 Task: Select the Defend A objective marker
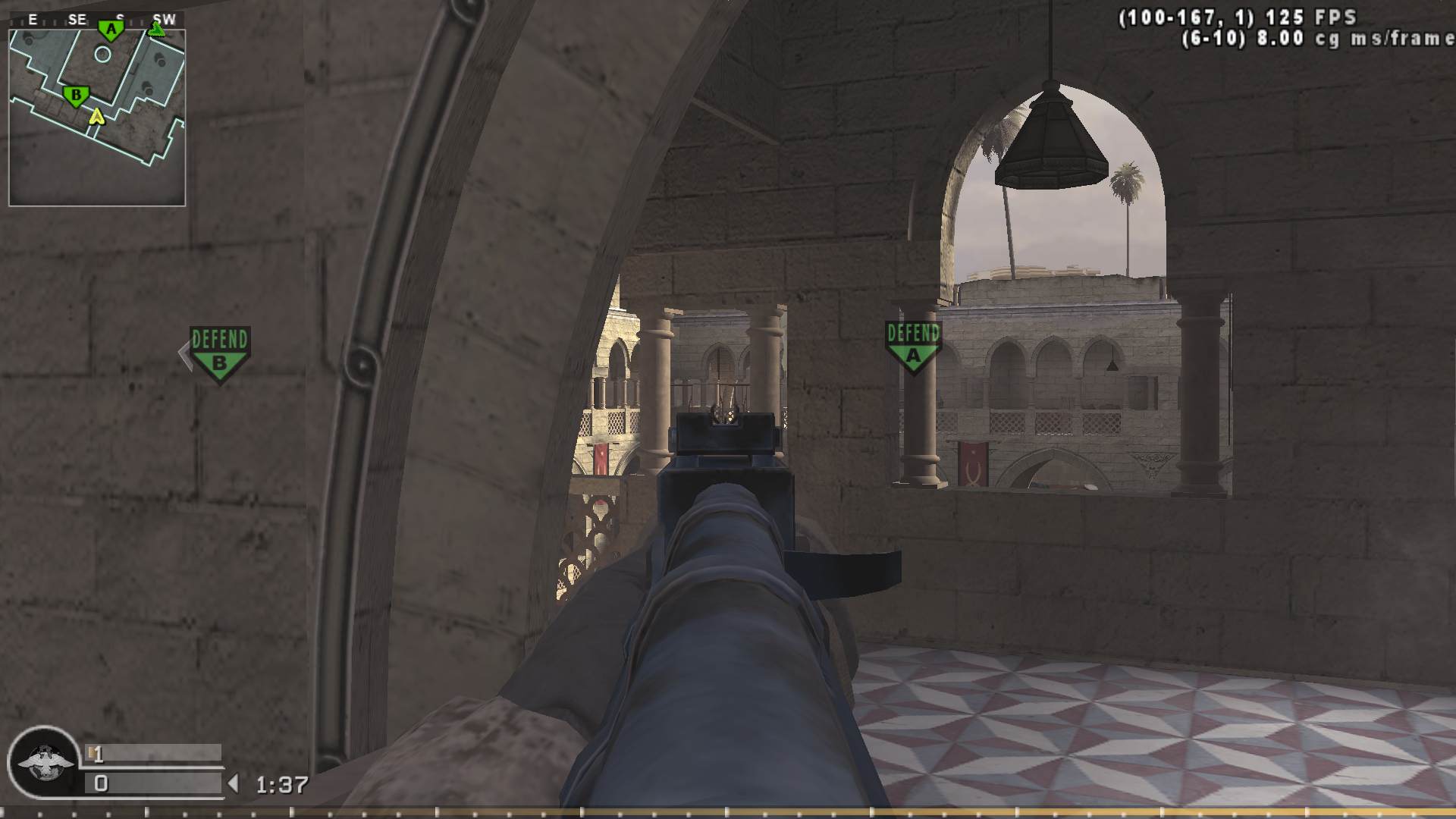[912, 346]
